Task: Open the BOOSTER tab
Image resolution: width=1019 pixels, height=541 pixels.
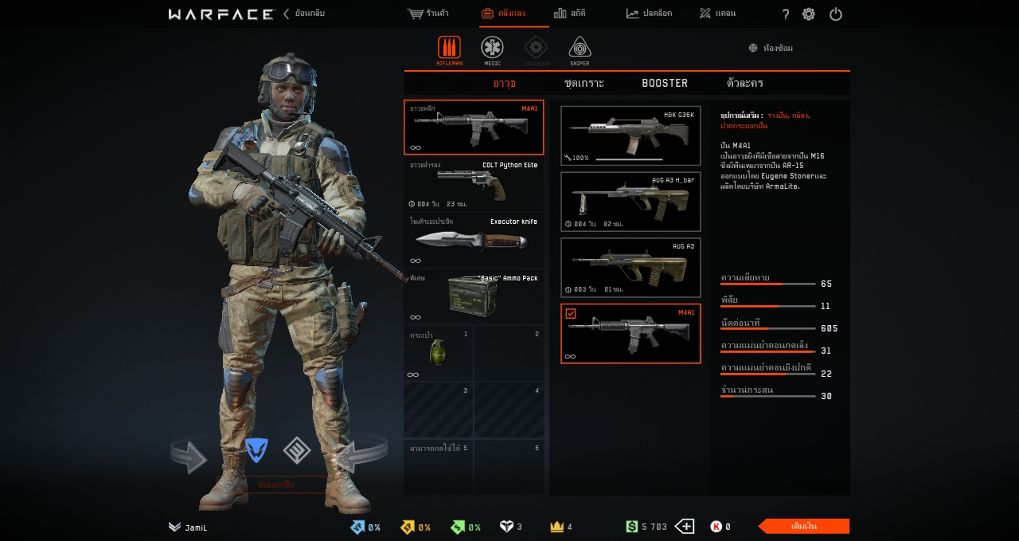Action: 665,83
